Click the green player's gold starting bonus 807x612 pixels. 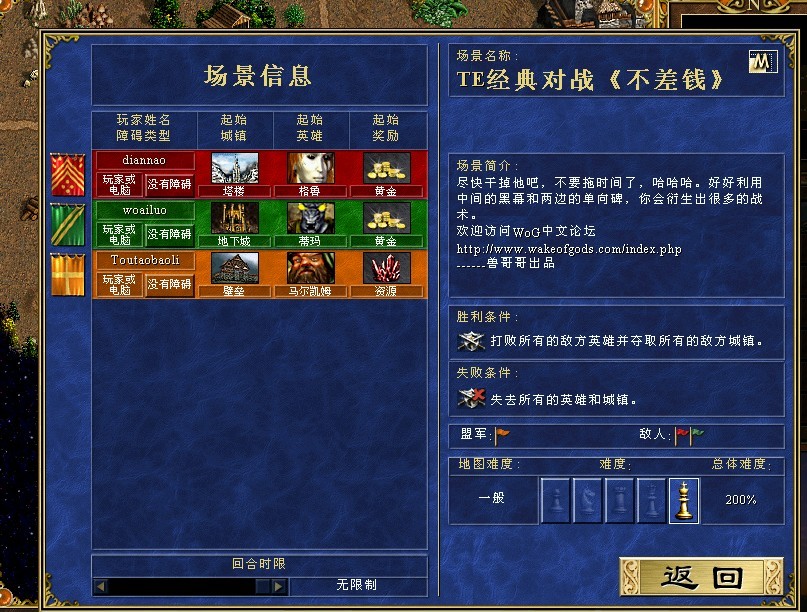385,218
